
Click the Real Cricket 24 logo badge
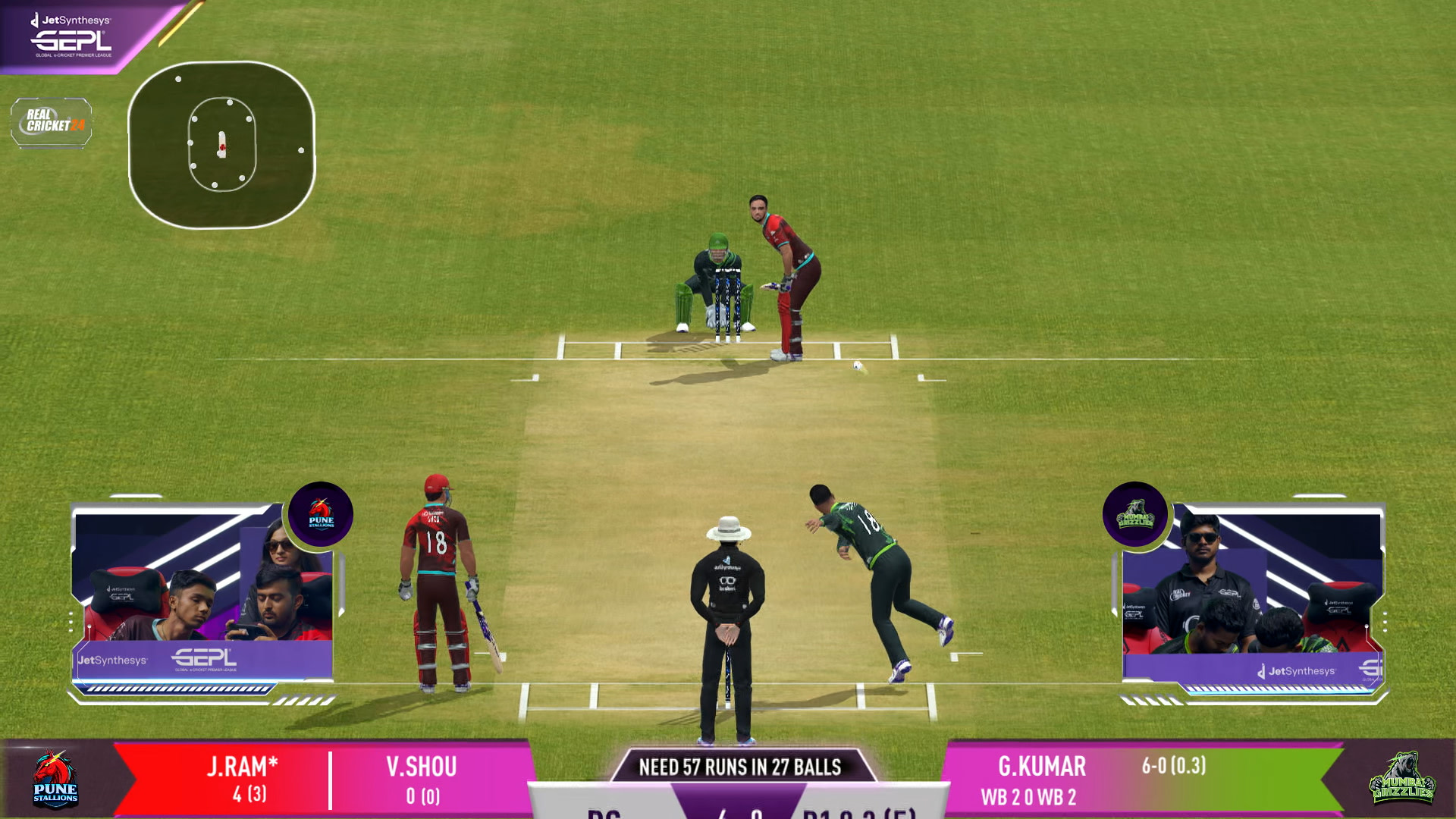click(x=52, y=121)
